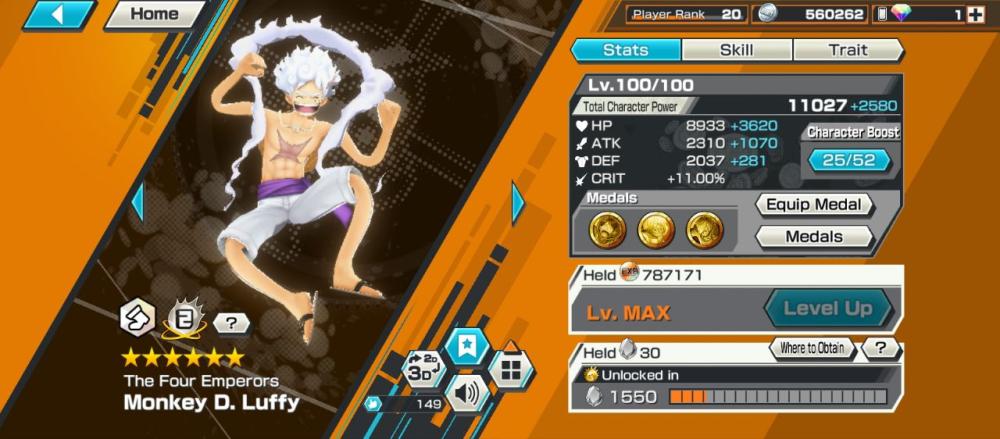The image size is (1000, 439).
Task: Select the Stats tab
Action: (626, 50)
